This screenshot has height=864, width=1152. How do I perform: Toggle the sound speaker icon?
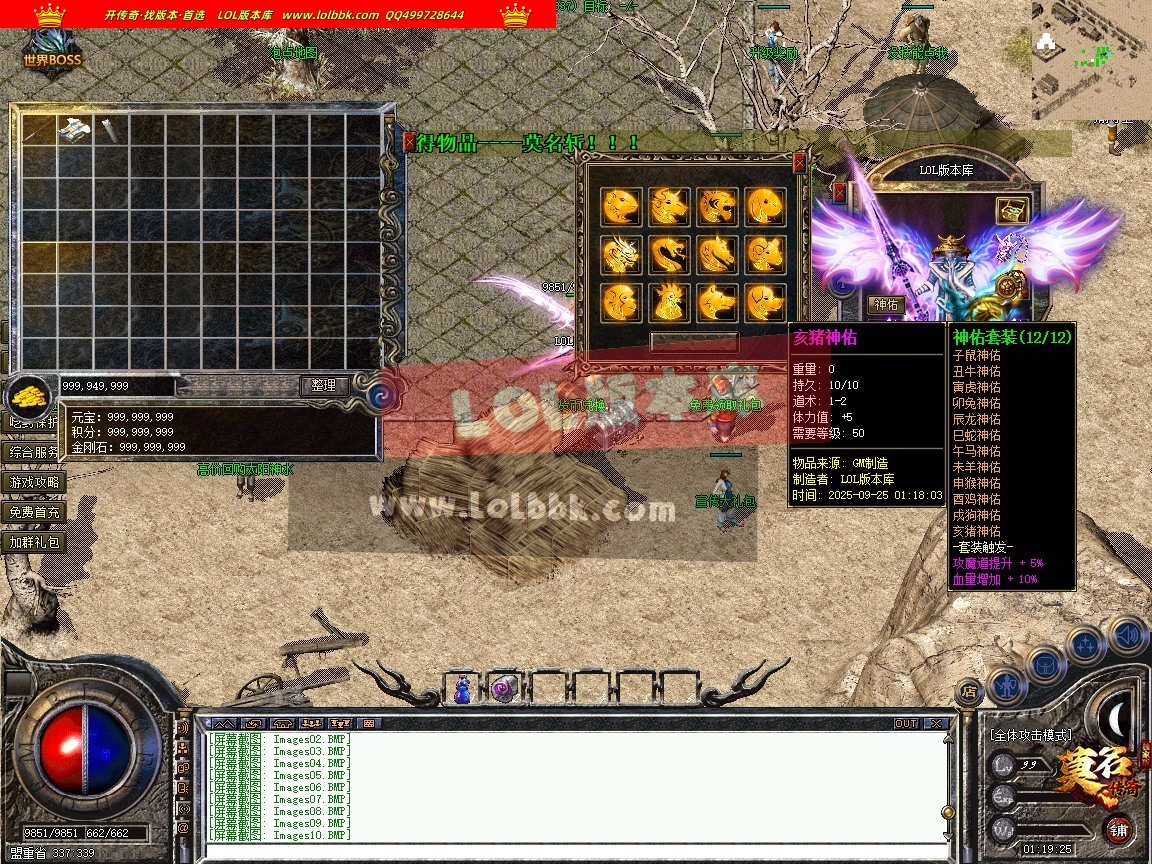pos(1127,635)
